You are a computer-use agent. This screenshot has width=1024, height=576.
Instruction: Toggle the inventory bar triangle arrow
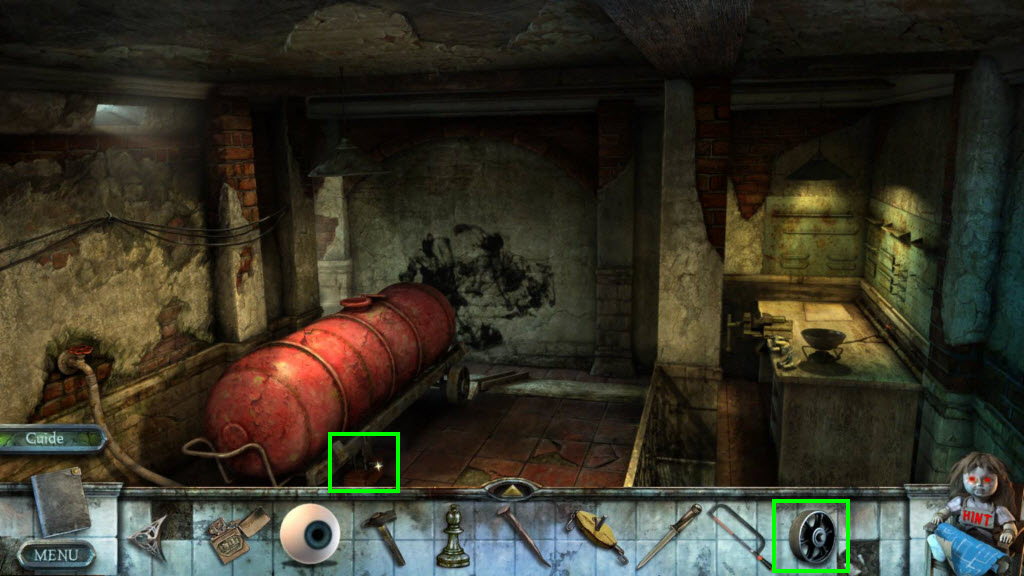(512, 492)
